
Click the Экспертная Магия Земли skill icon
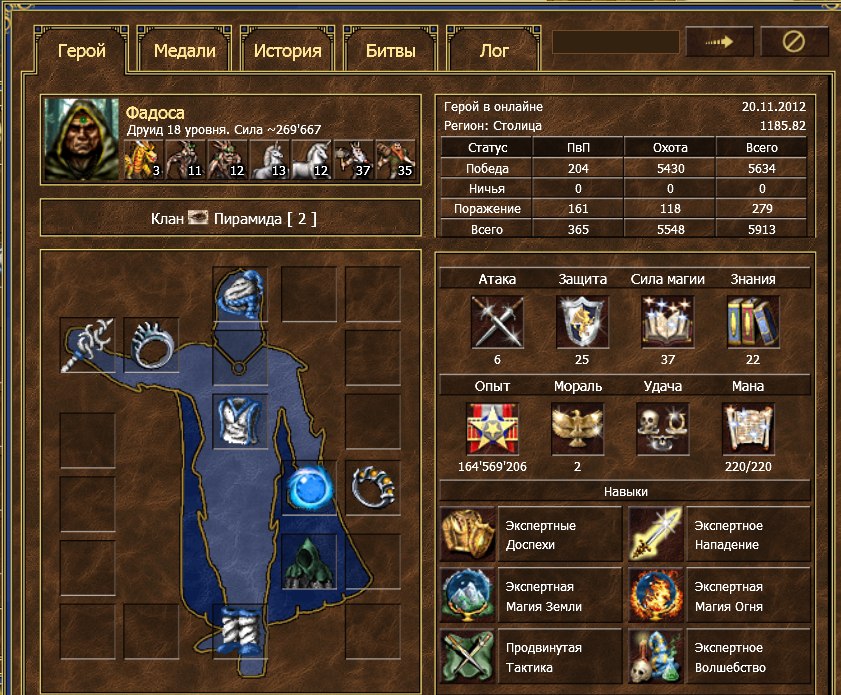[467, 596]
